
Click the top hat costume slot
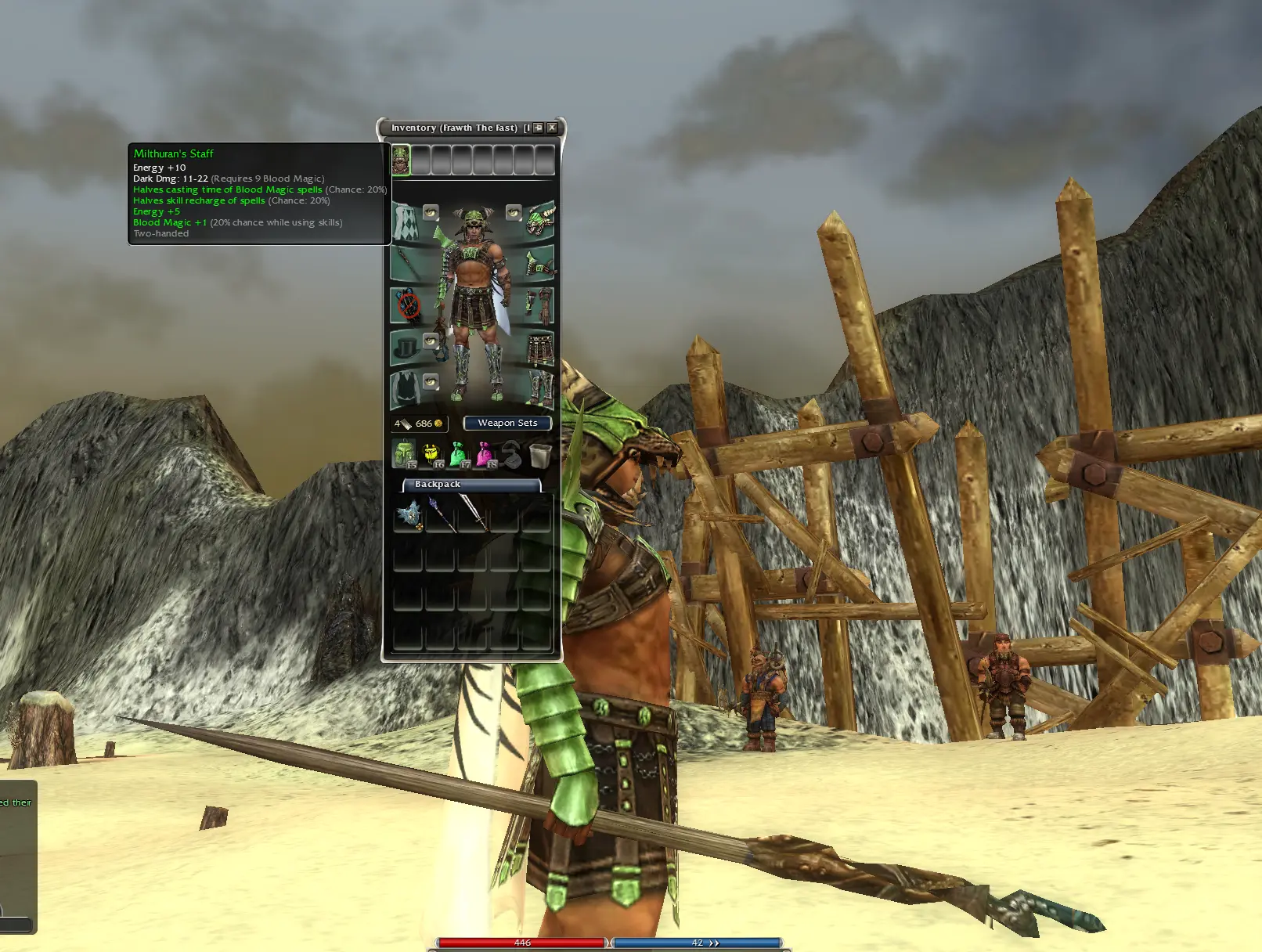coord(405,348)
